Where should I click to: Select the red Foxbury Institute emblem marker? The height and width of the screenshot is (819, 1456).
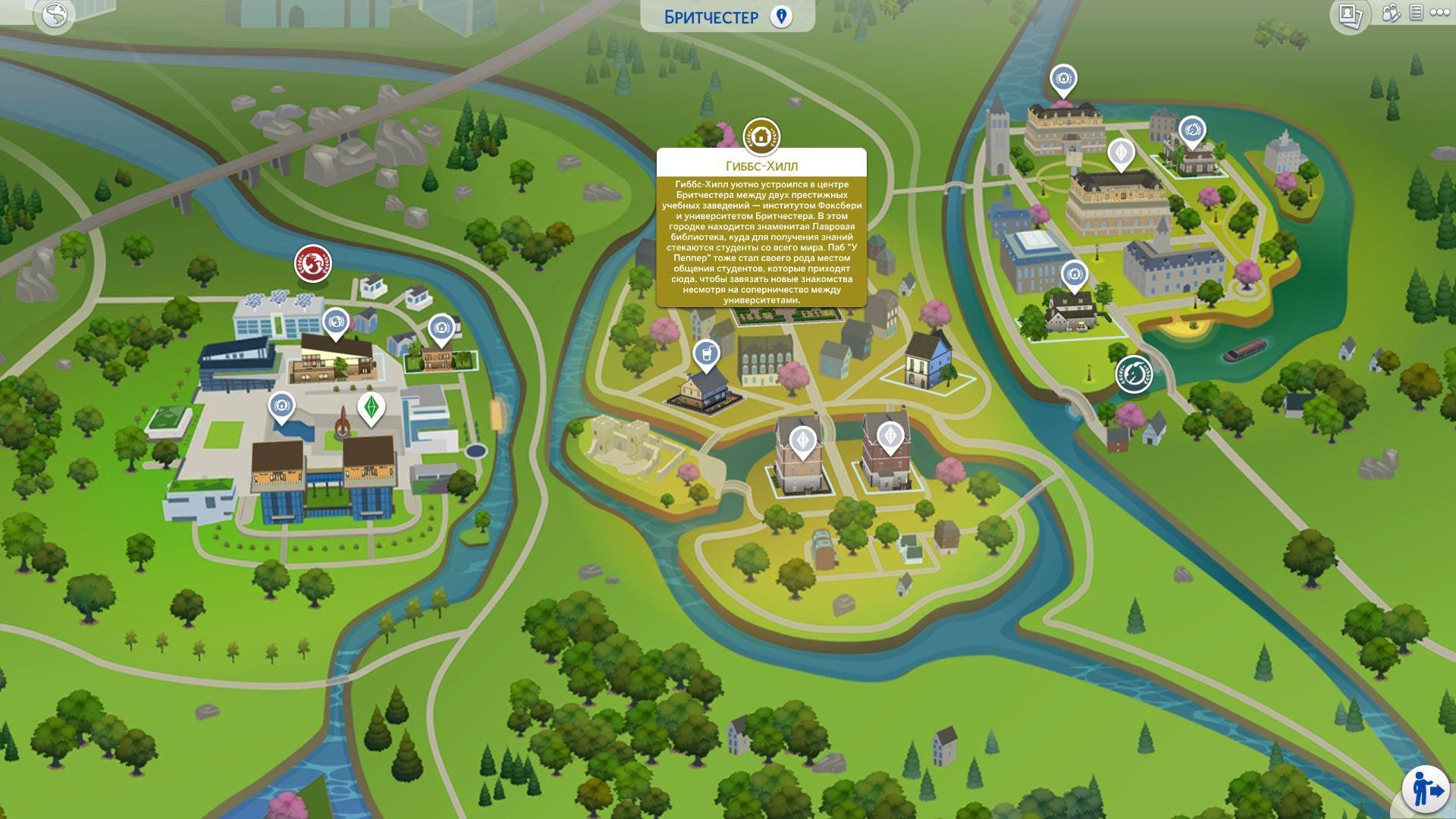tap(312, 263)
